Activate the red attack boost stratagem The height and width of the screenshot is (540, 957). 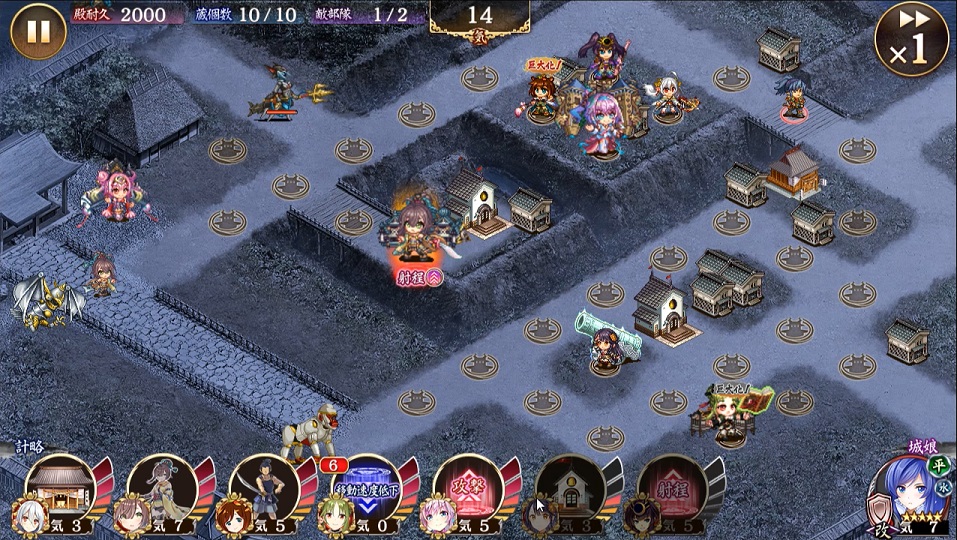point(468,489)
